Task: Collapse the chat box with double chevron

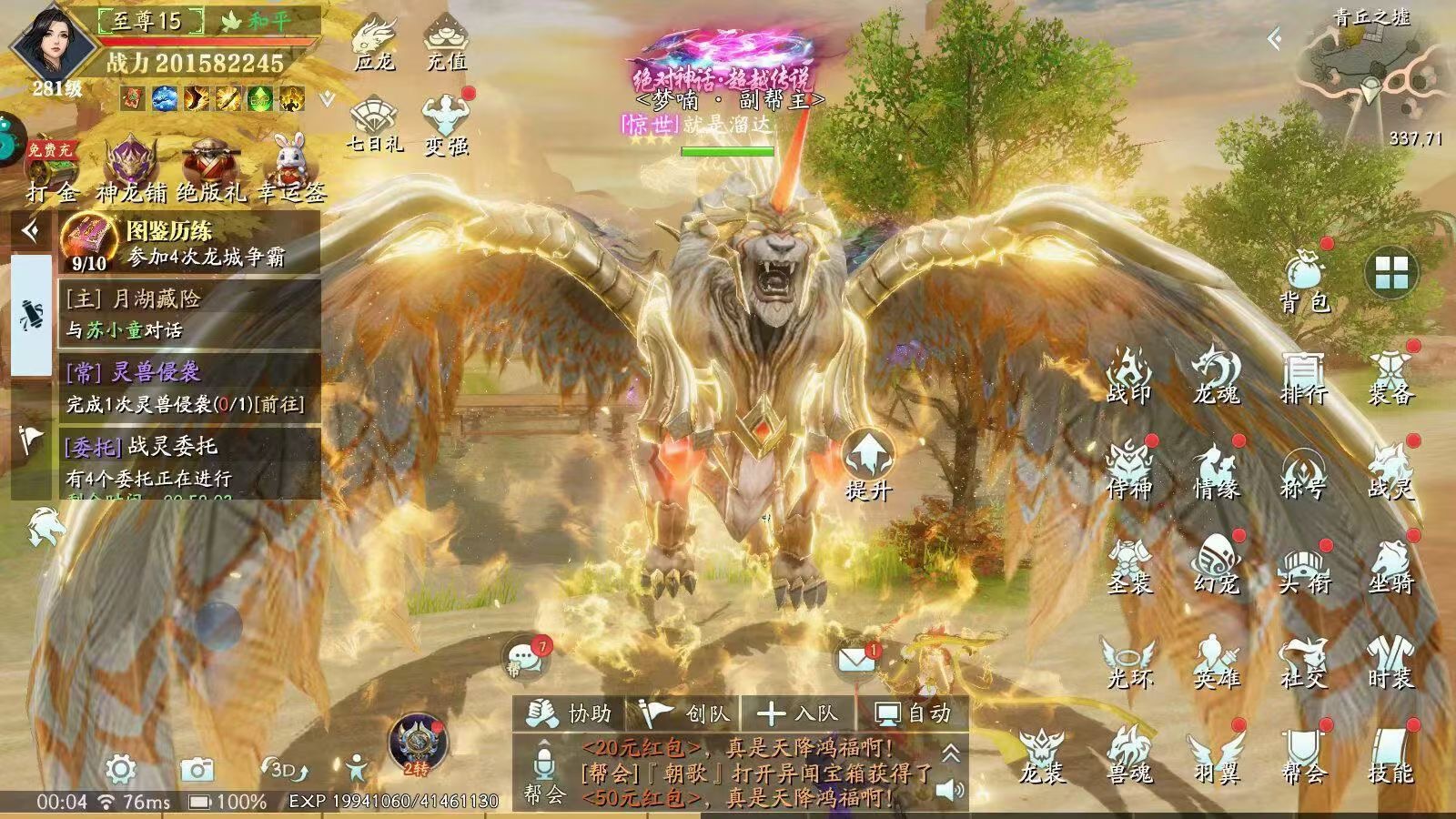Action: [949, 753]
